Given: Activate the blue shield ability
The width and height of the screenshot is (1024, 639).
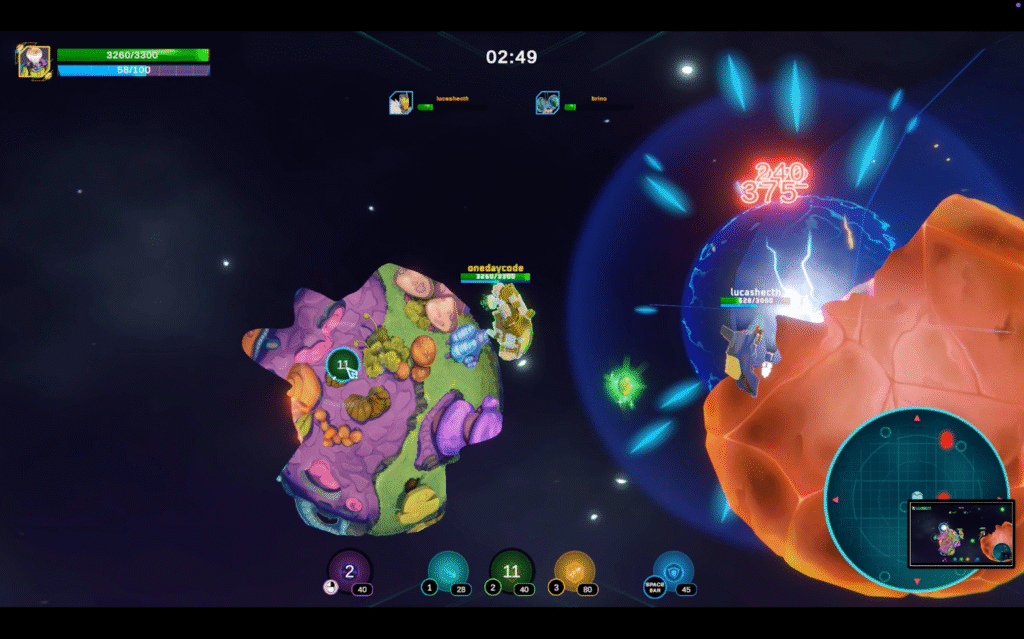Looking at the screenshot, I should click(x=673, y=571).
